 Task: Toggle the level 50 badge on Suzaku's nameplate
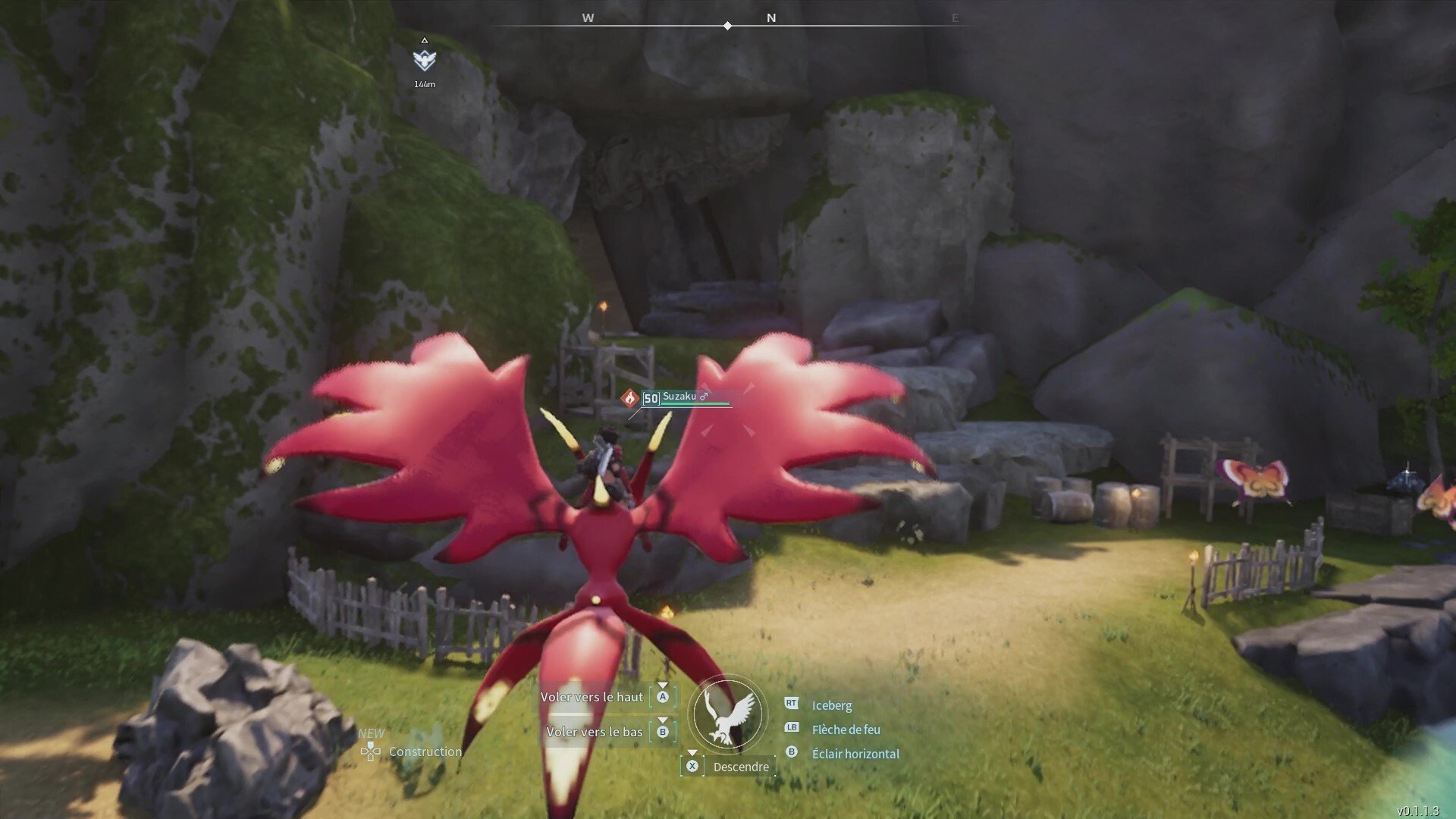click(x=649, y=397)
